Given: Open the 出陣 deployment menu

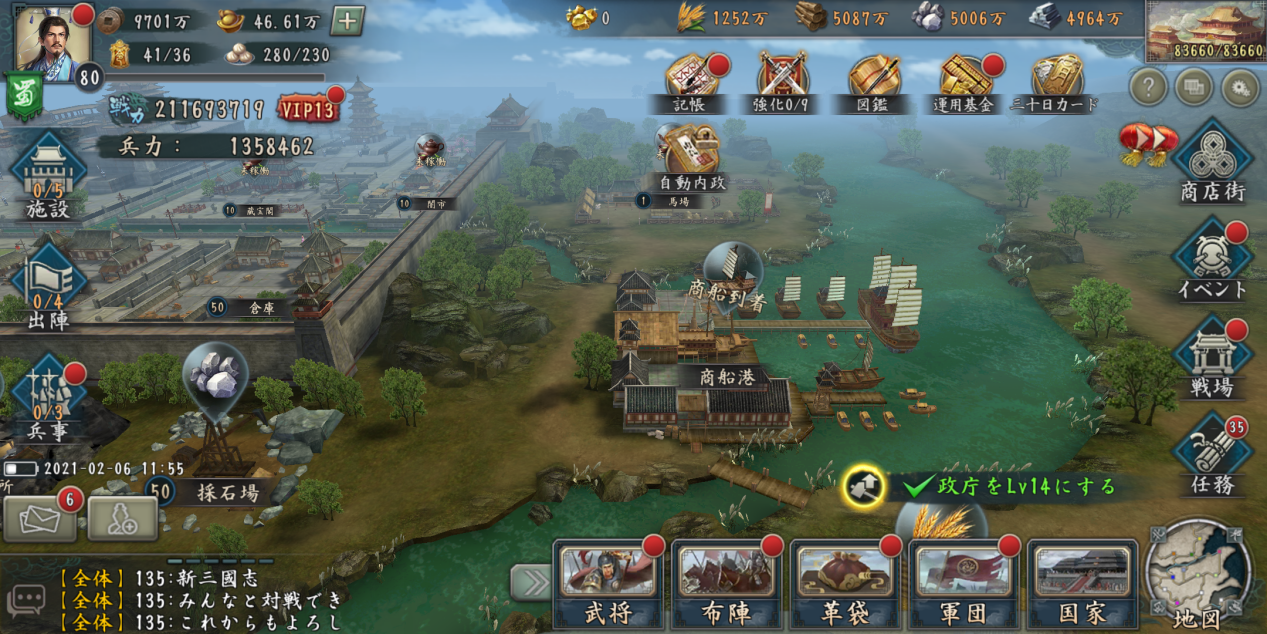Looking at the screenshot, I should tap(48, 282).
